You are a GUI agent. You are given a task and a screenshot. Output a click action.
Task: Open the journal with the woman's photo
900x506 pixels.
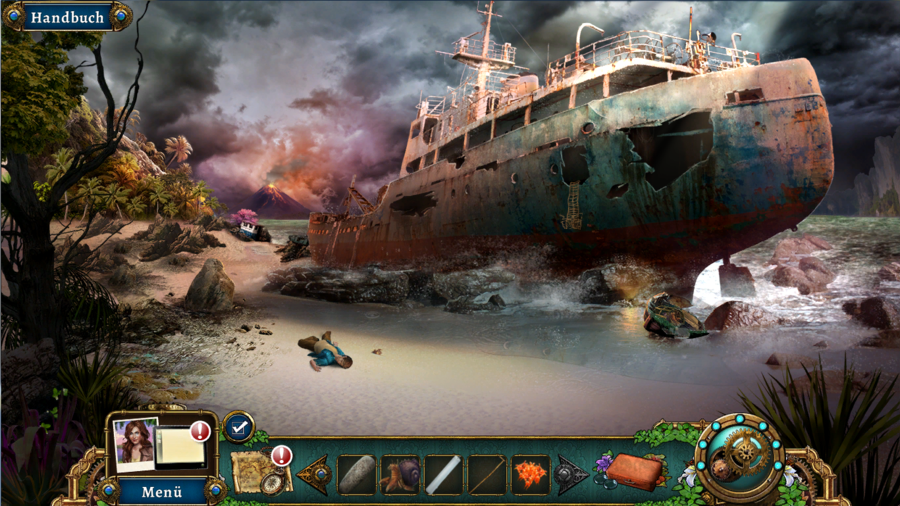point(160,443)
